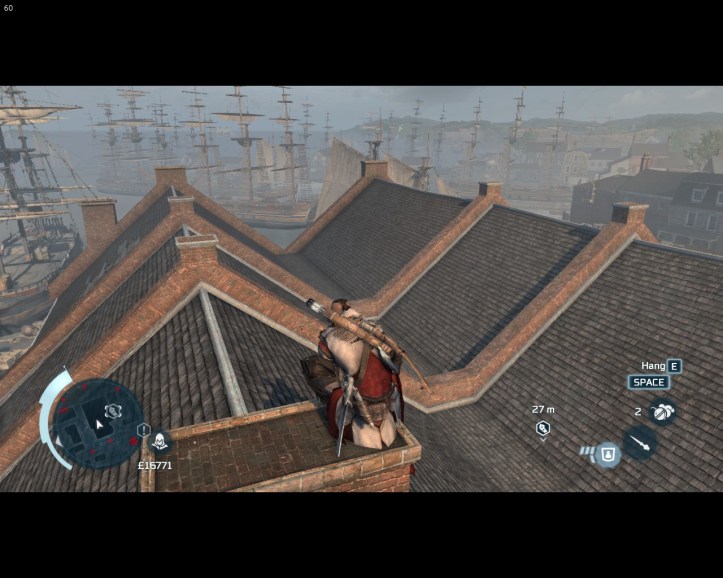
Task: Activate the assassin signal shield icon
Action: tap(607, 454)
